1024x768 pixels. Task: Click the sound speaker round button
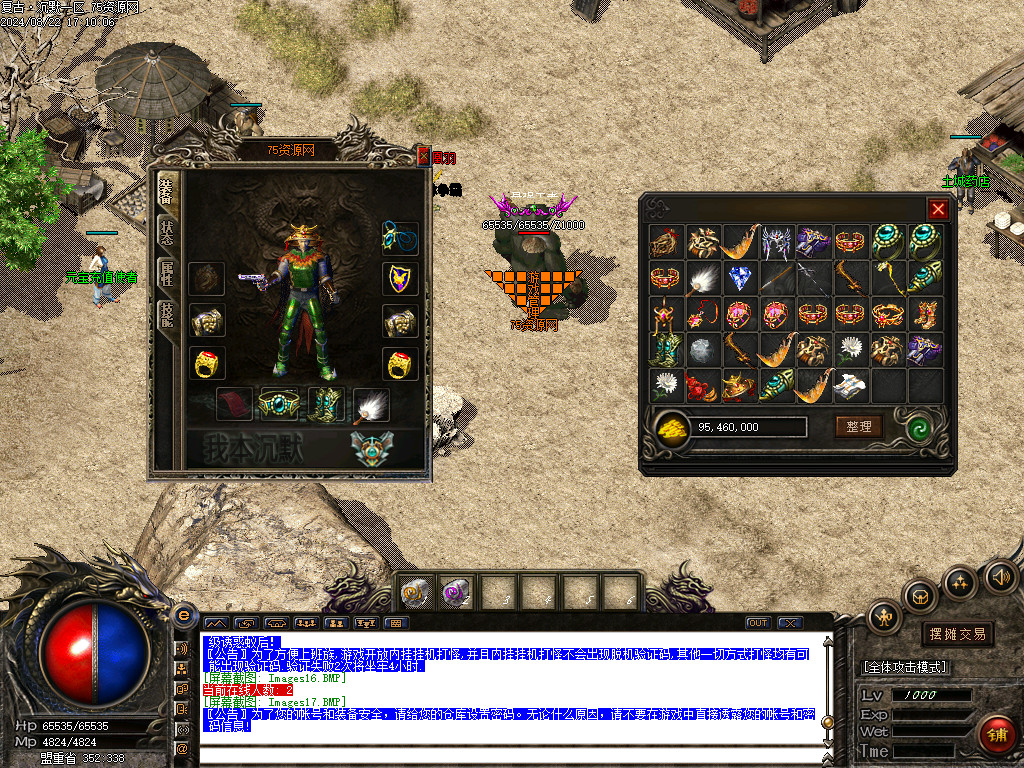pos(1000,577)
